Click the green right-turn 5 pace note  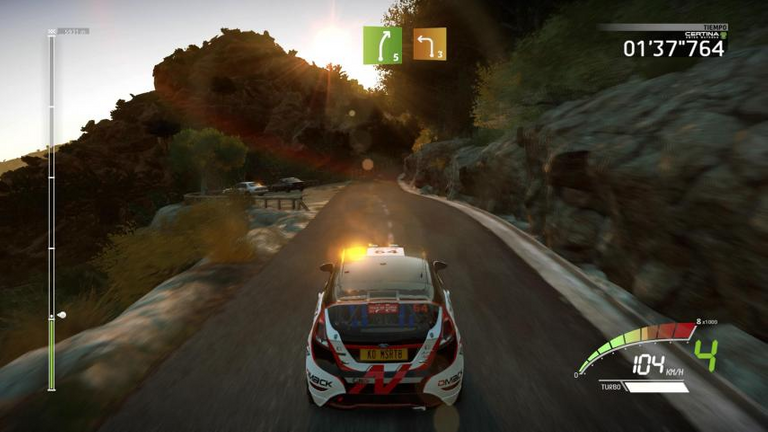coord(382,45)
